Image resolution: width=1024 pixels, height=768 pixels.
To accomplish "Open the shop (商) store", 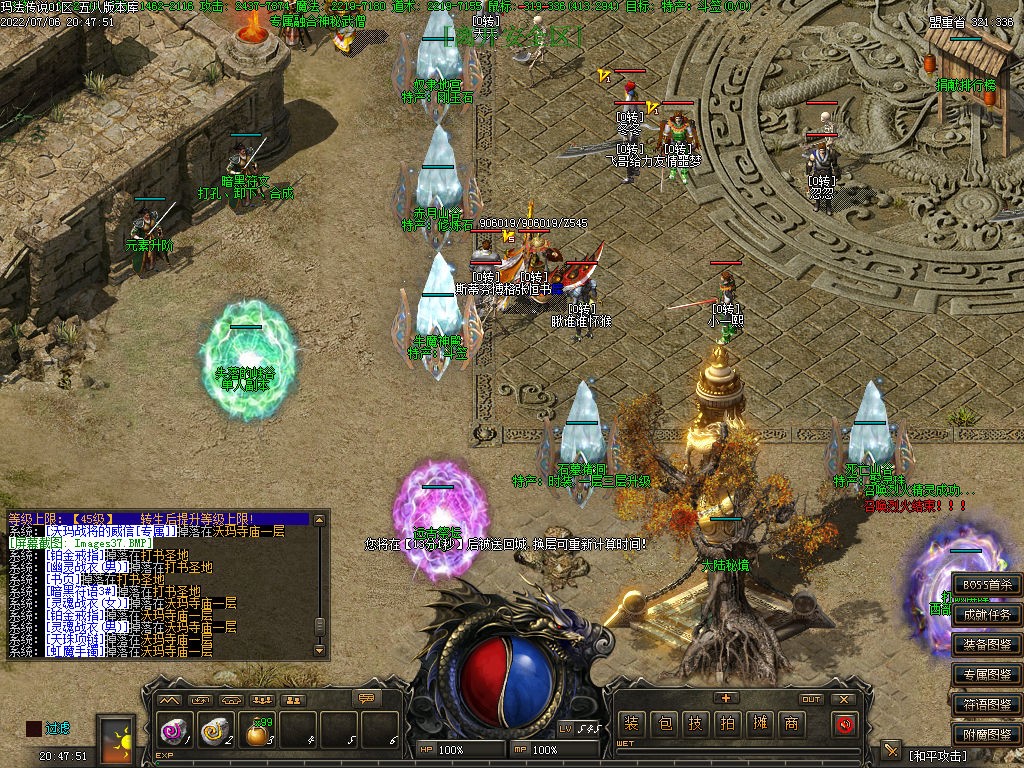I will (792, 723).
